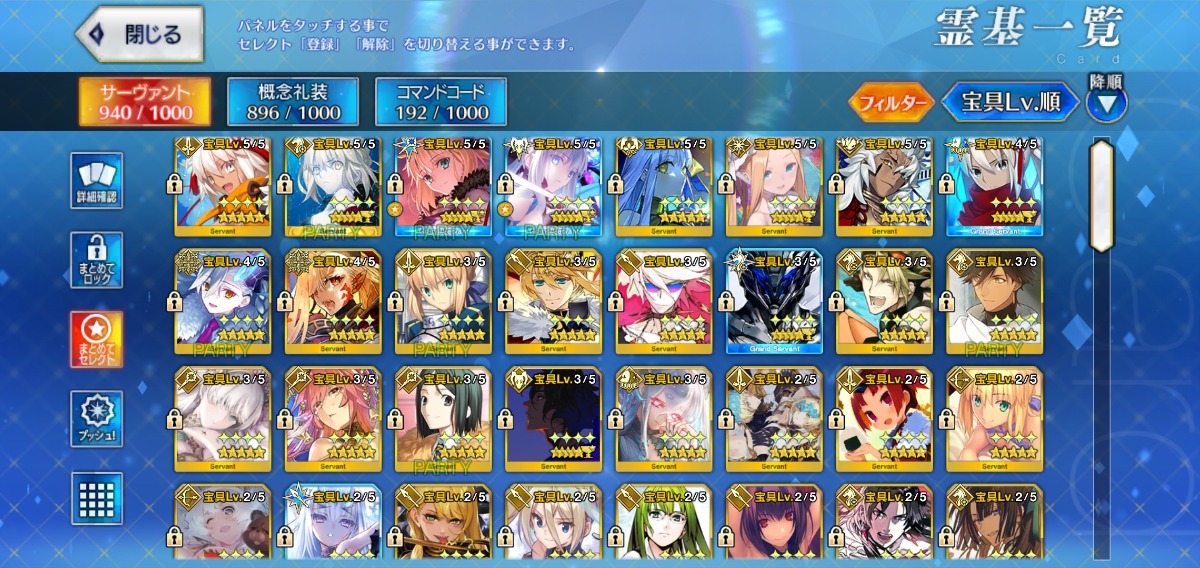Tap the プッシュ! button
Viewport: 1200px width, 568px height.
click(x=97, y=419)
